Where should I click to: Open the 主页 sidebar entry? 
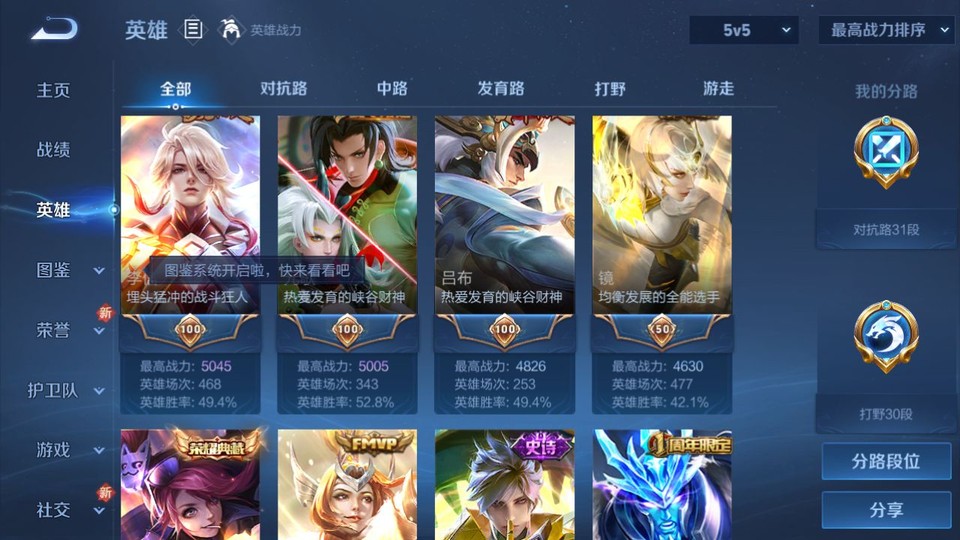point(54,90)
